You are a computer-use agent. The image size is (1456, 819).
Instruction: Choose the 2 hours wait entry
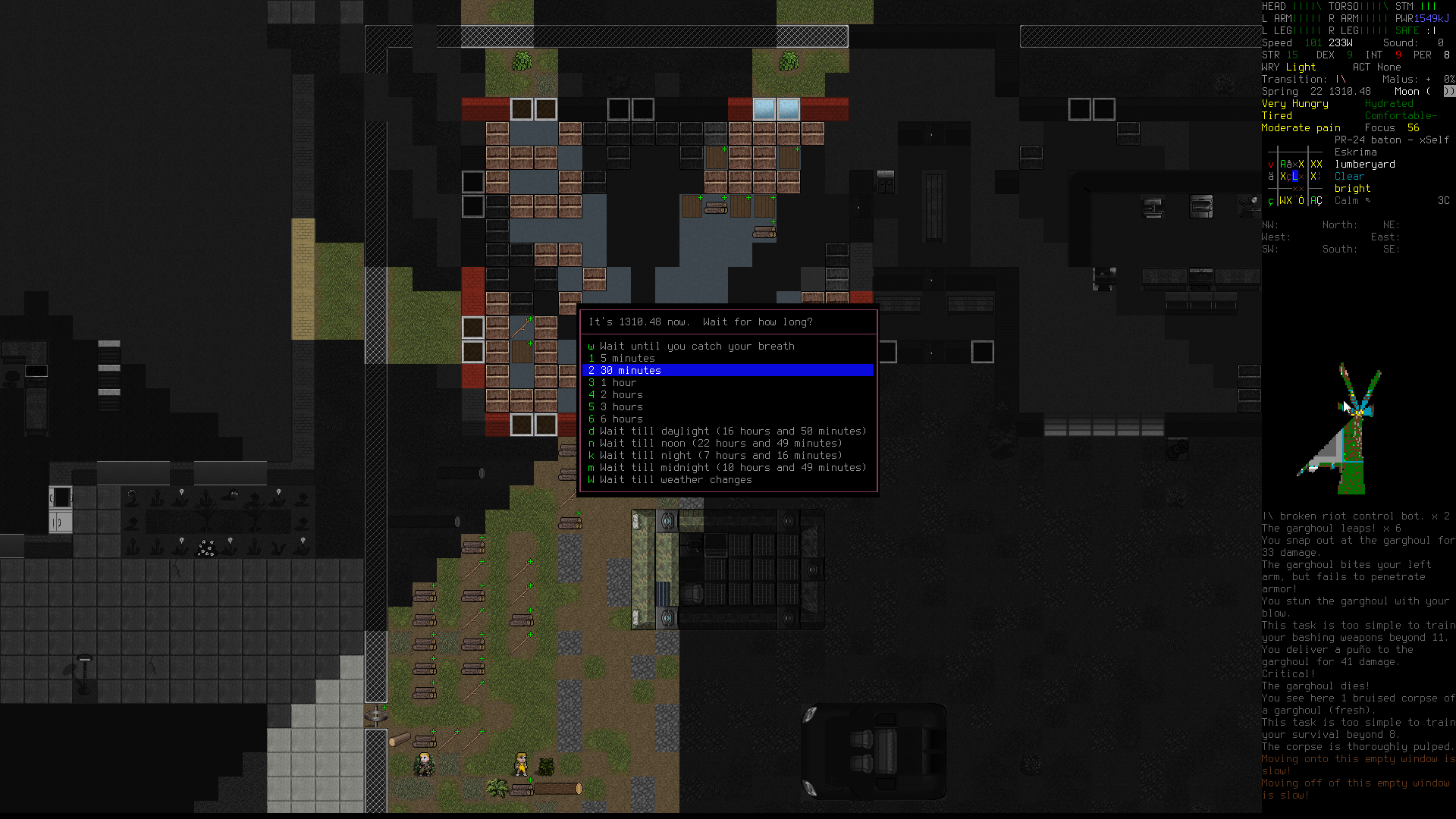click(621, 395)
